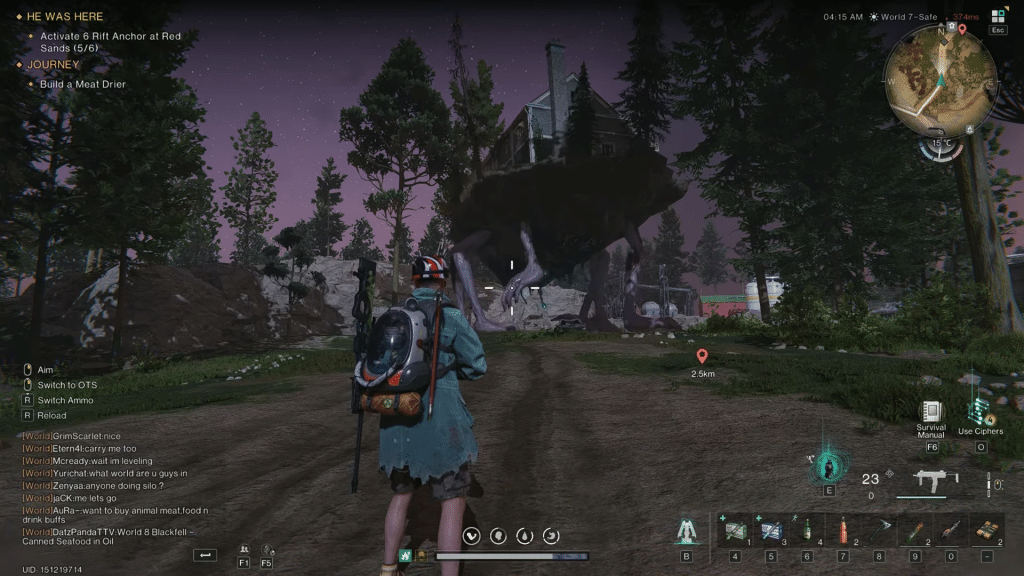Select the explosive pack hotbar slot
This screenshot has width=1024, height=576.
(988, 530)
